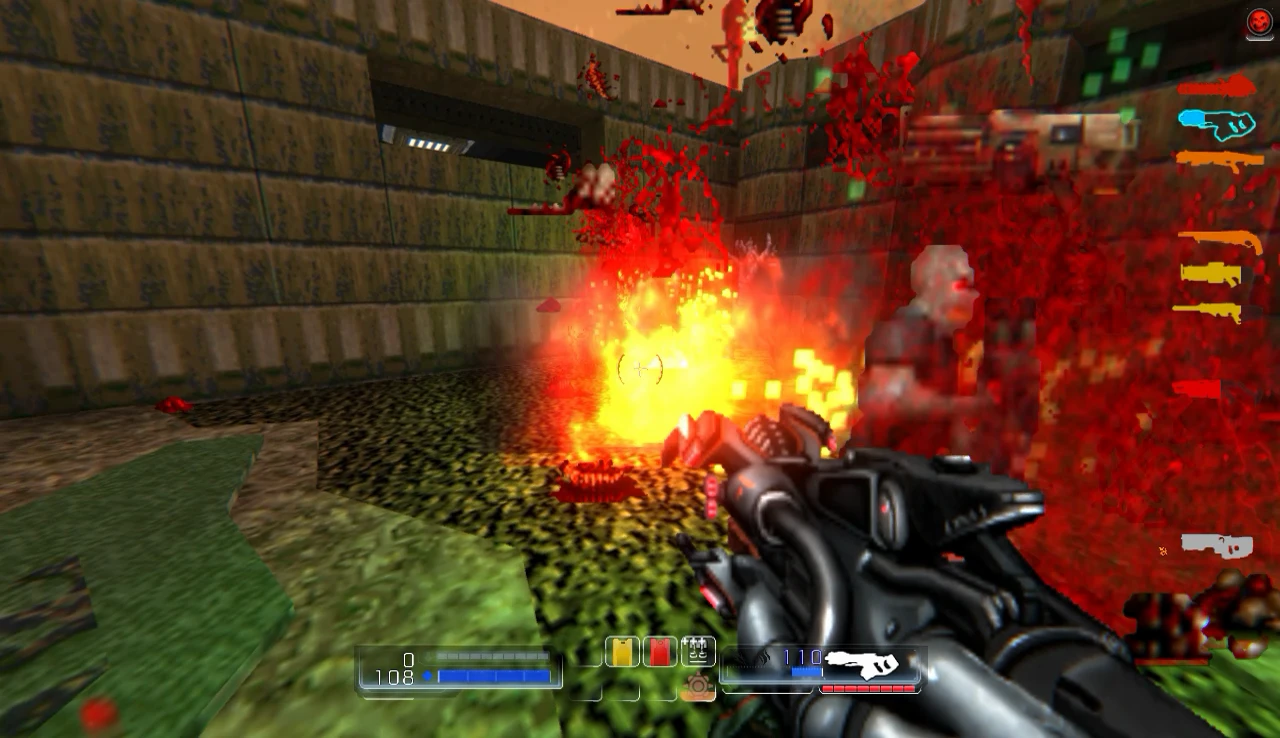Viewport: 1280px width, 738px height.
Task: Pick the red weapon directly above the cyan one
Action: [1216, 87]
